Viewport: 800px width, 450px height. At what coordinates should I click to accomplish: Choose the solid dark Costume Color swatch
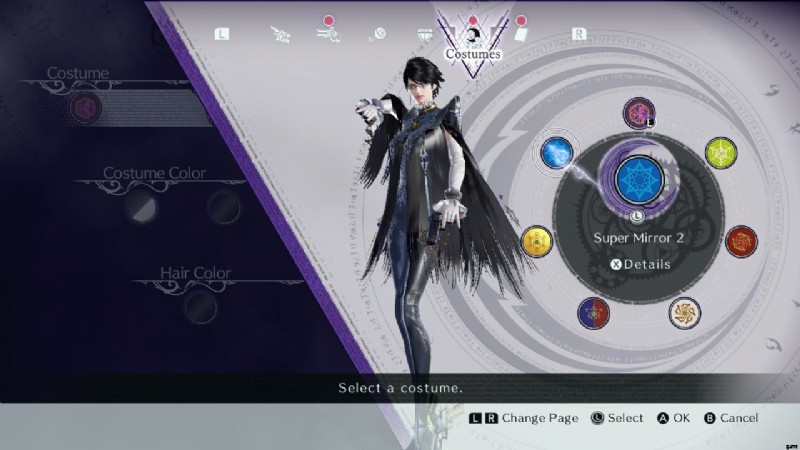[x=223, y=206]
